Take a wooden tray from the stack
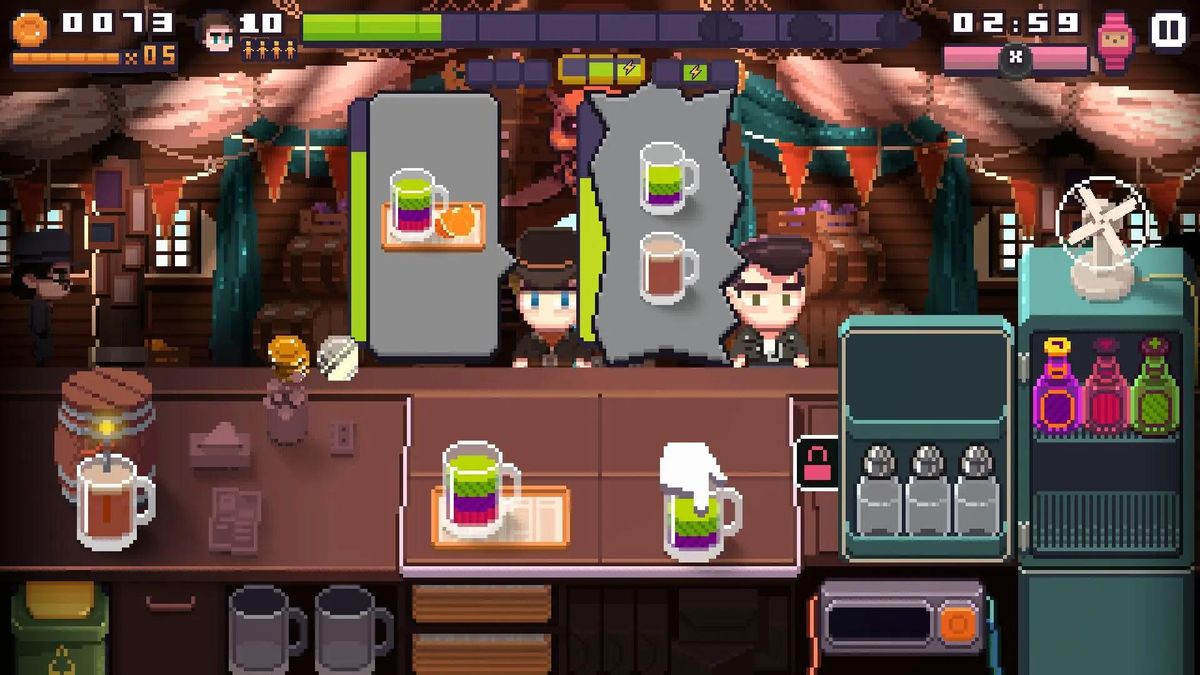1200x675 pixels. click(x=481, y=605)
